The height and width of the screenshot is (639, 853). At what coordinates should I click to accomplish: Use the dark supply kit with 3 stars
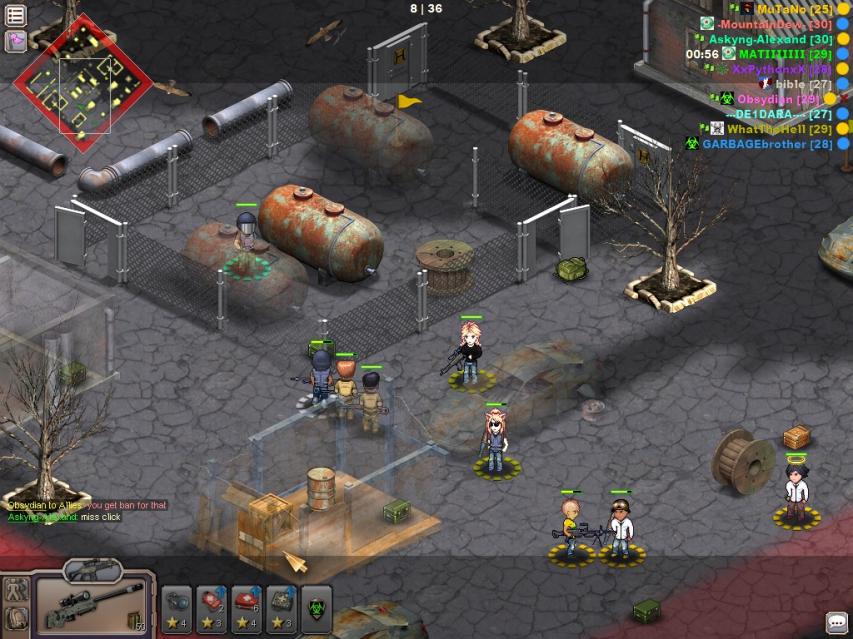point(281,606)
